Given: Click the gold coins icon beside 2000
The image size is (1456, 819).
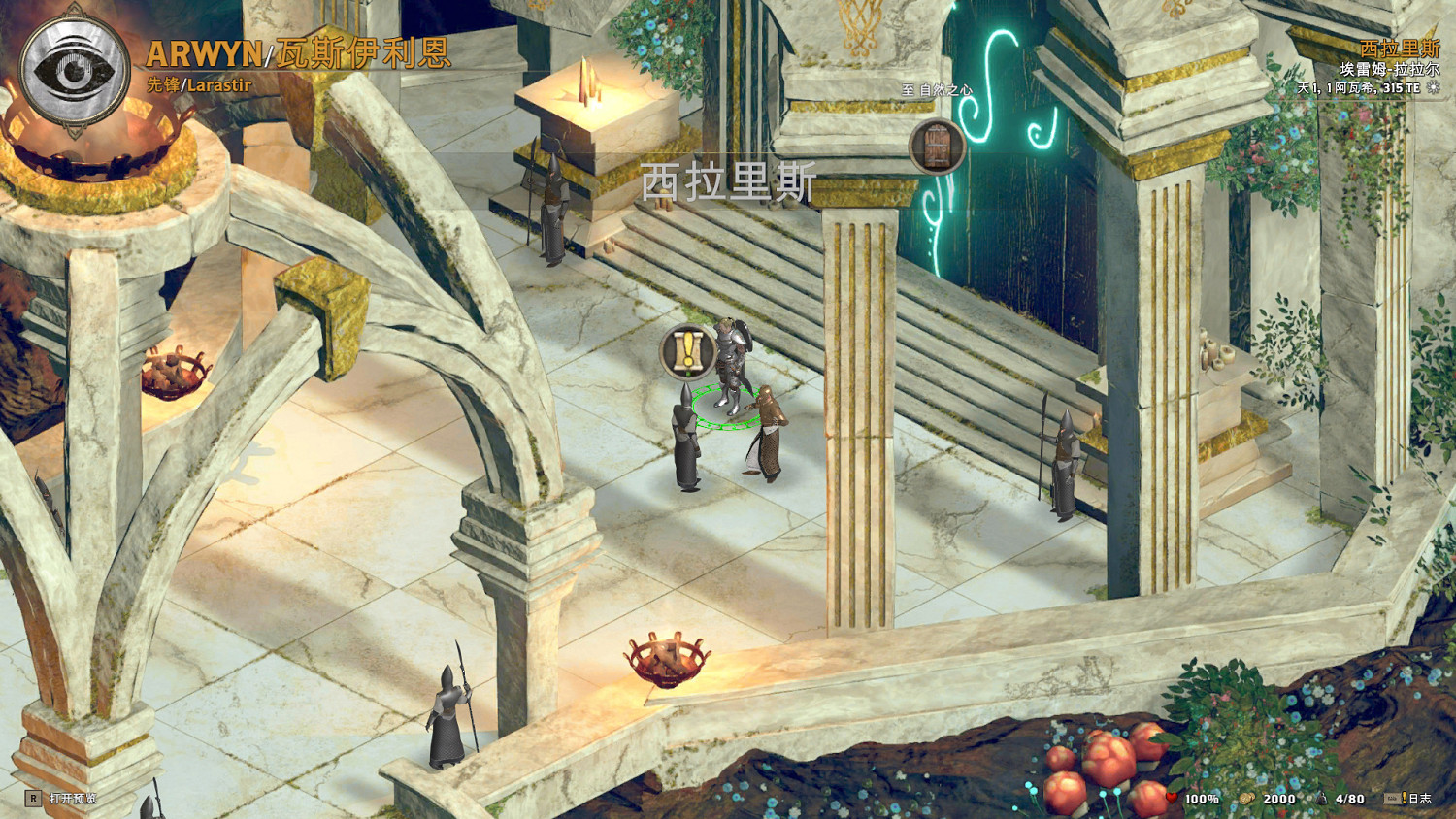Looking at the screenshot, I should coord(1247,799).
